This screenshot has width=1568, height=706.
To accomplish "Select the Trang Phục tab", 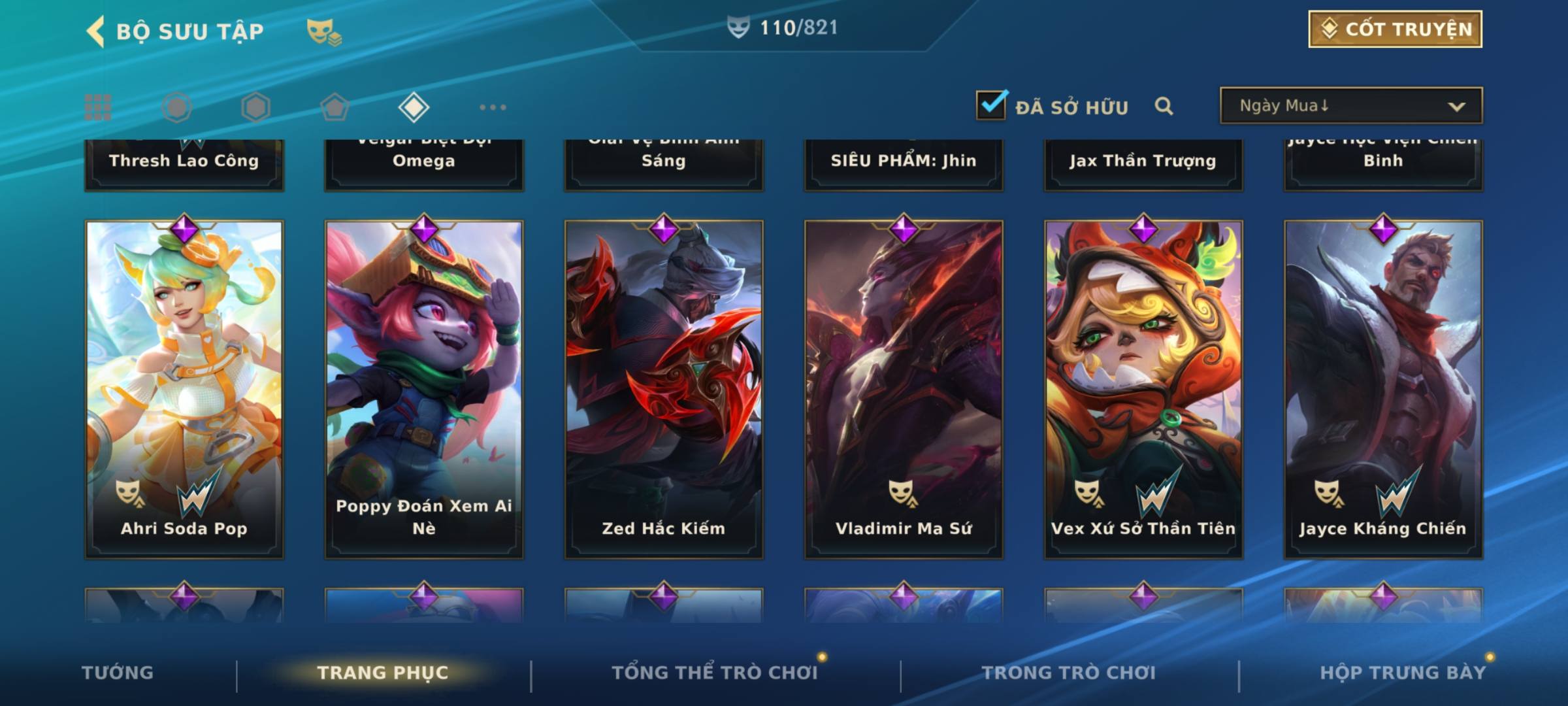I will tap(383, 673).
